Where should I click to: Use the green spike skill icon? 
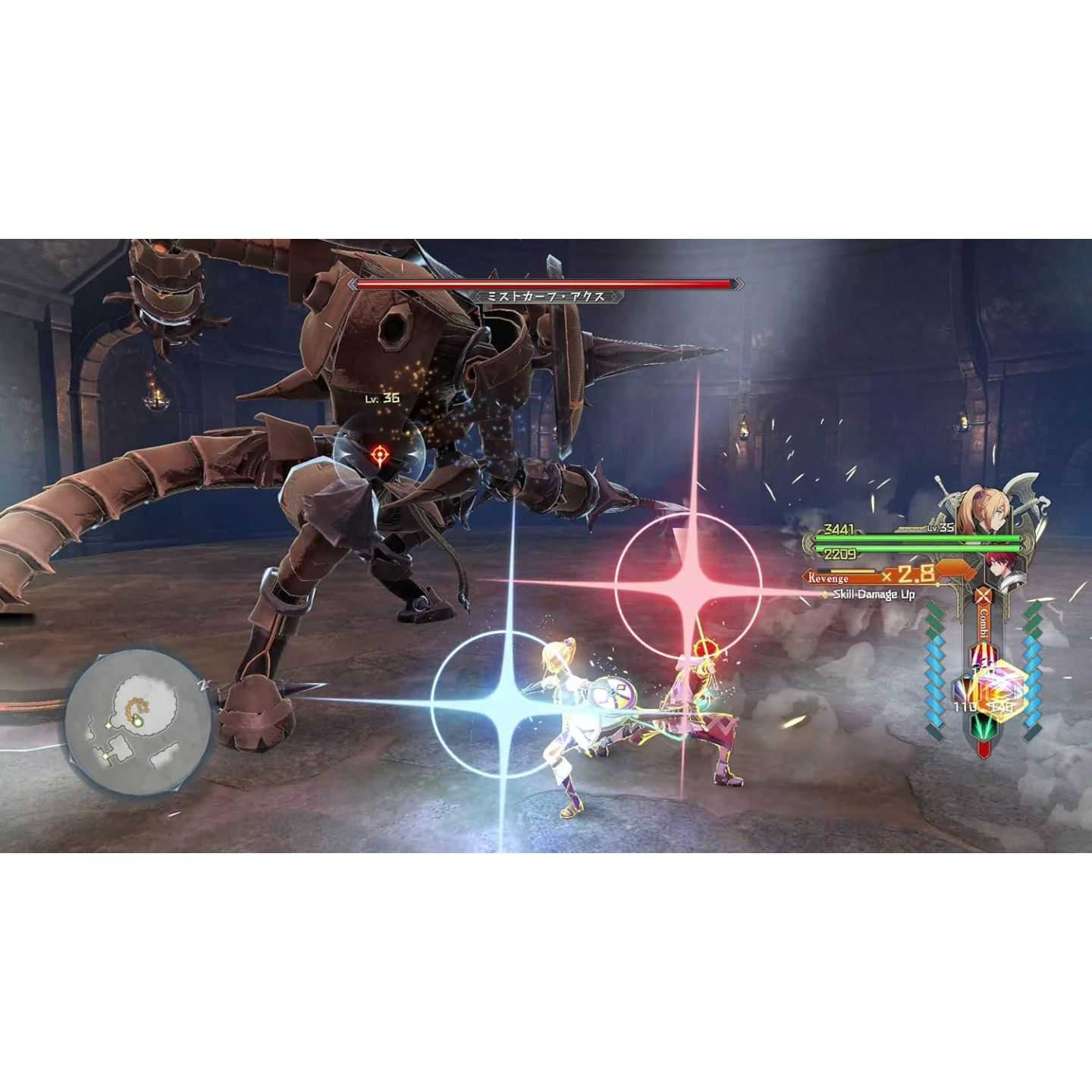(984, 729)
